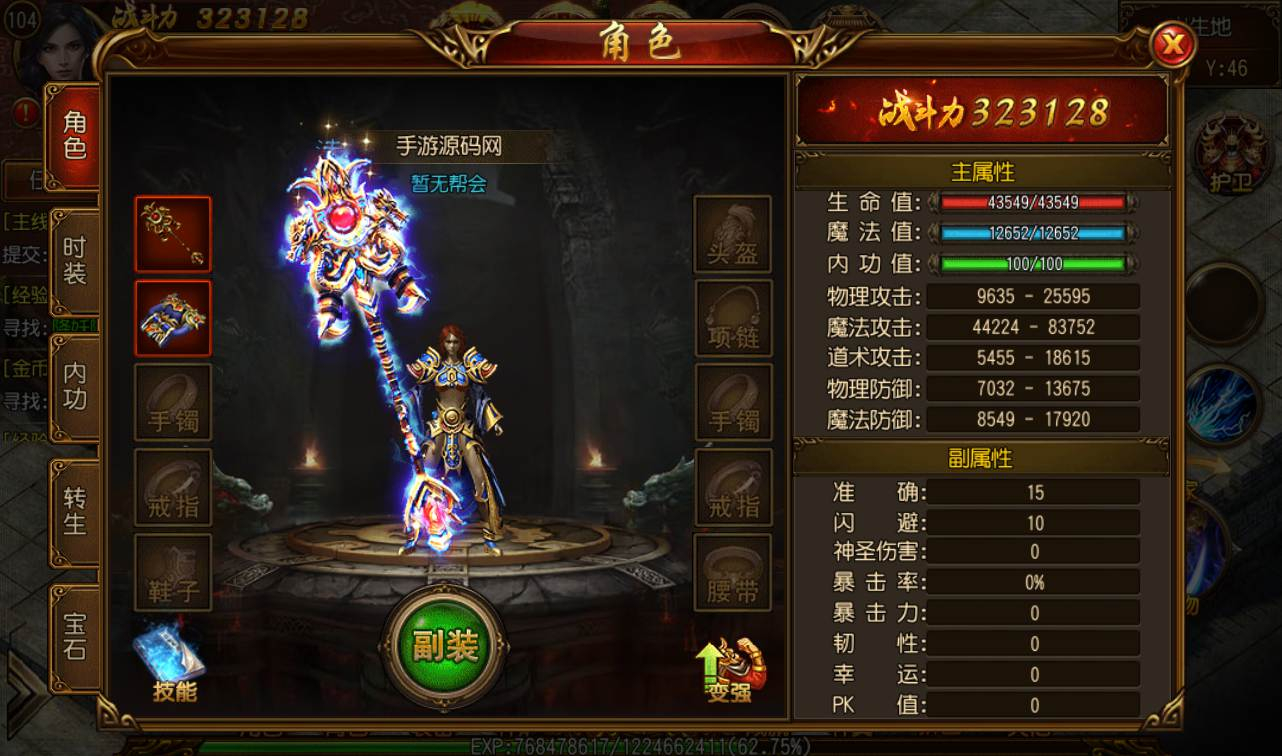Activate the lightning skill icon
This screenshot has height=756, width=1282.
click(x=1221, y=404)
